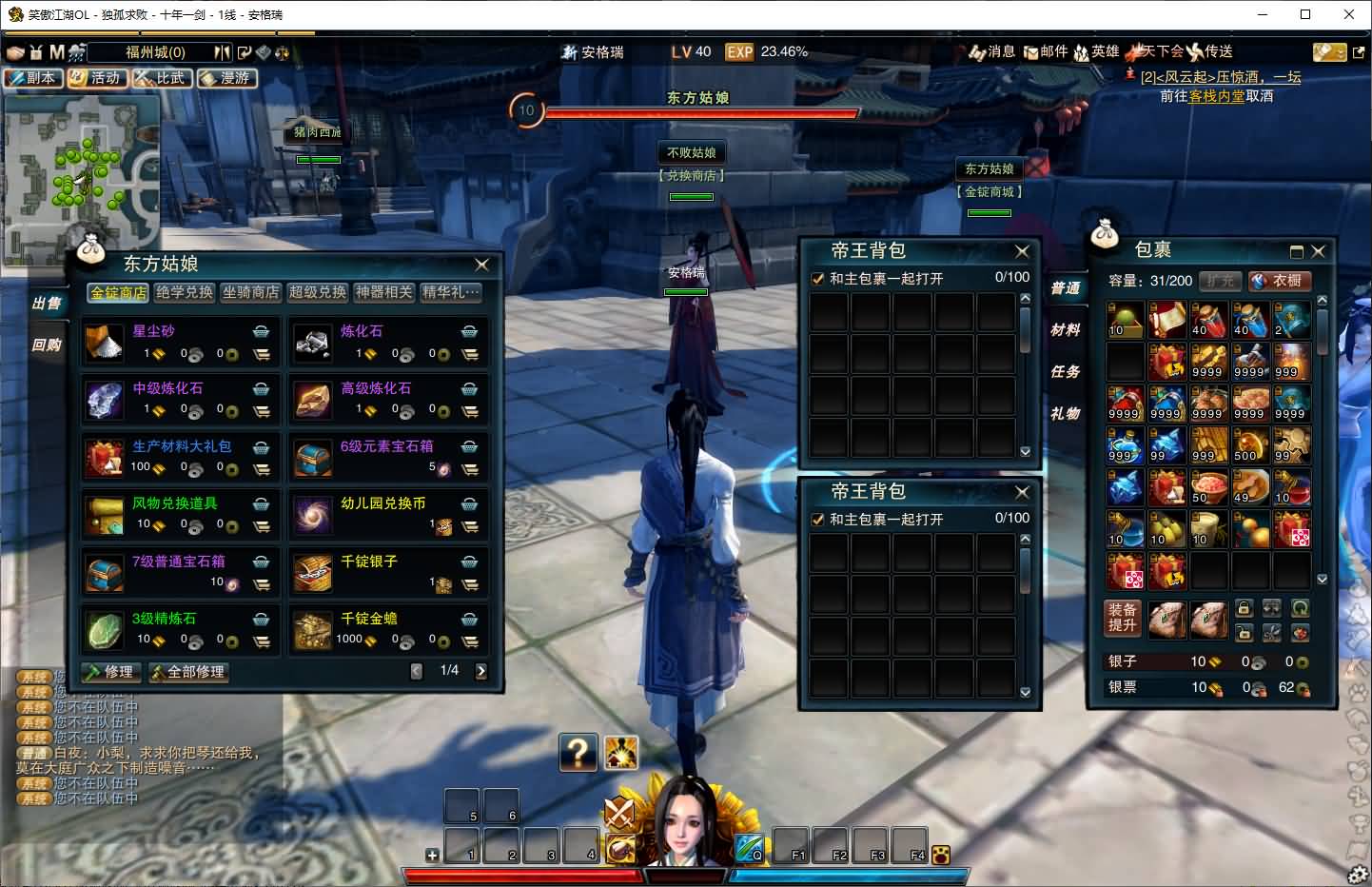Image resolution: width=1372 pixels, height=887 pixels.
Task: Go to next shop page arrow
Action: pyautogui.click(x=481, y=671)
